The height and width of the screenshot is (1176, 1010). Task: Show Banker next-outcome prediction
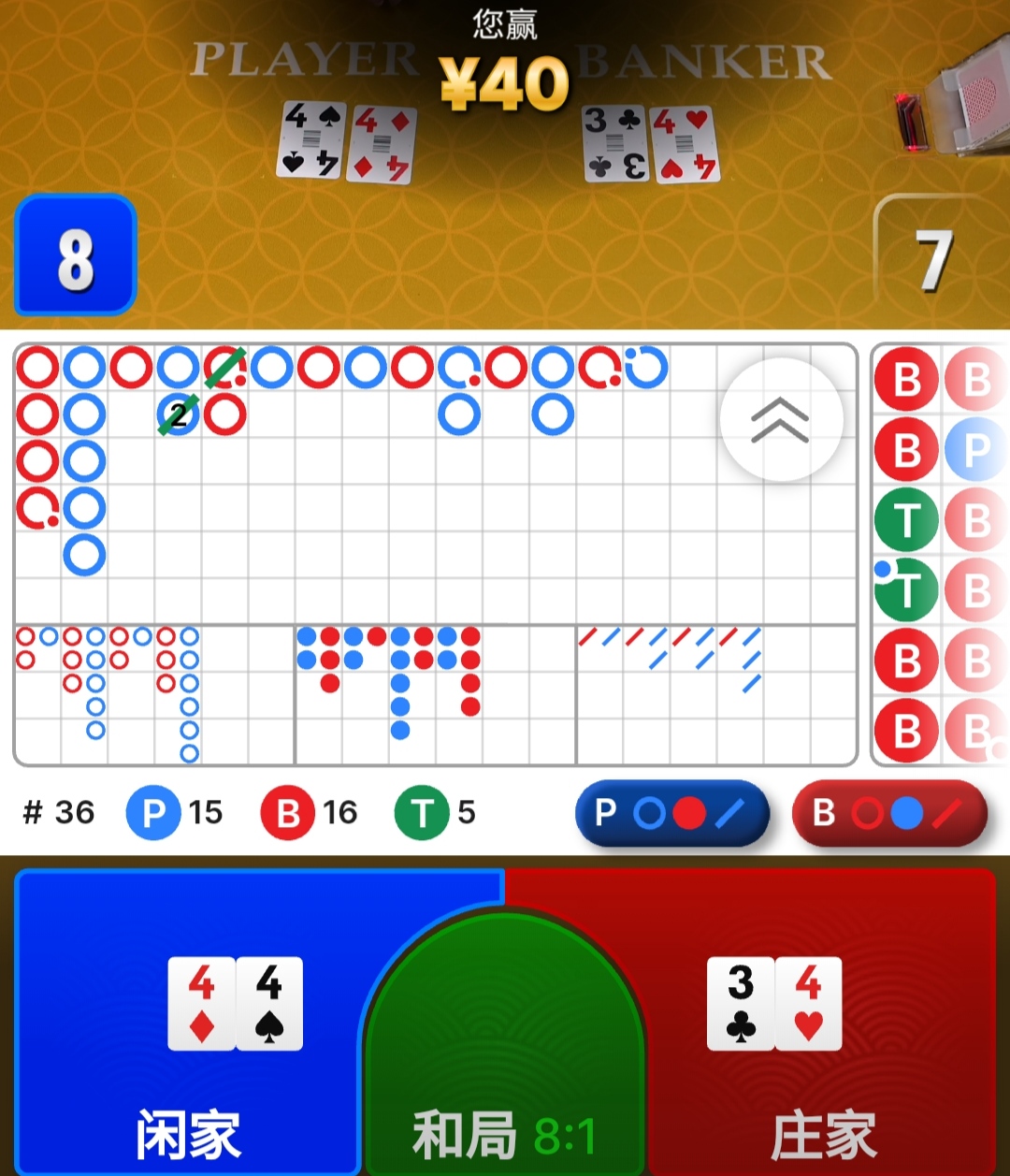point(889,813)
